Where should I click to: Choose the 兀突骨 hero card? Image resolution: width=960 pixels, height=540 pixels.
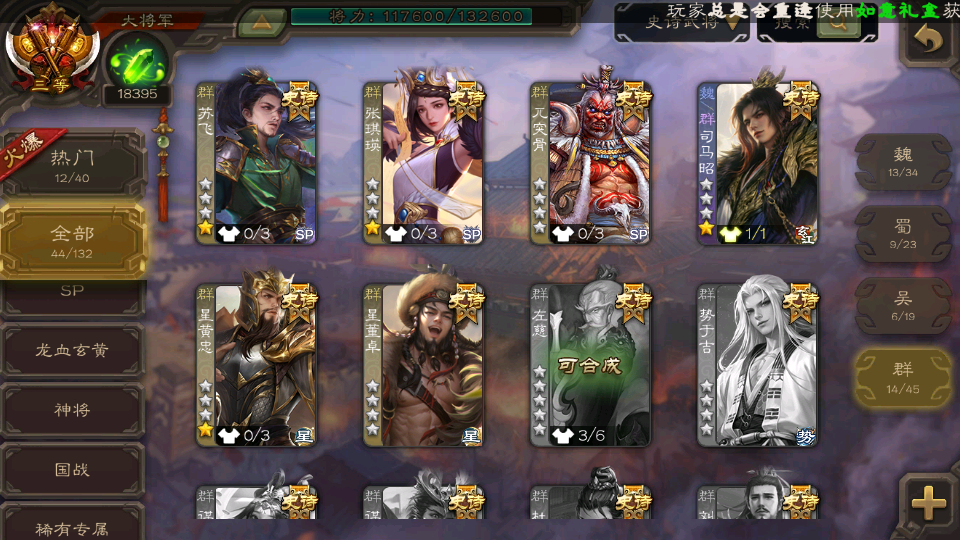[x=591, y=162]
